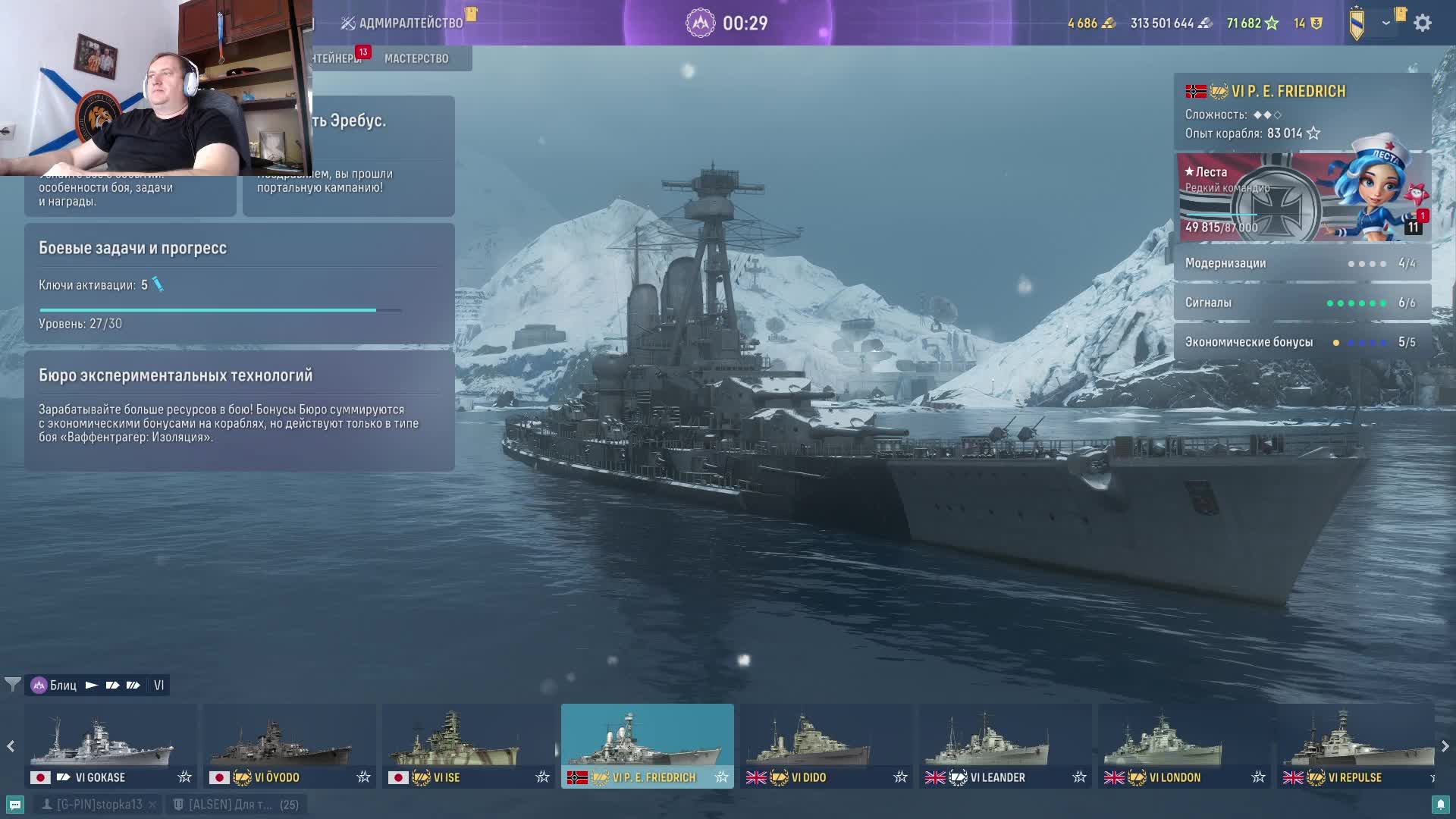Pick the VI Dido cruiser
Screen dimensions: 1456x819
[x=826, y=745]
